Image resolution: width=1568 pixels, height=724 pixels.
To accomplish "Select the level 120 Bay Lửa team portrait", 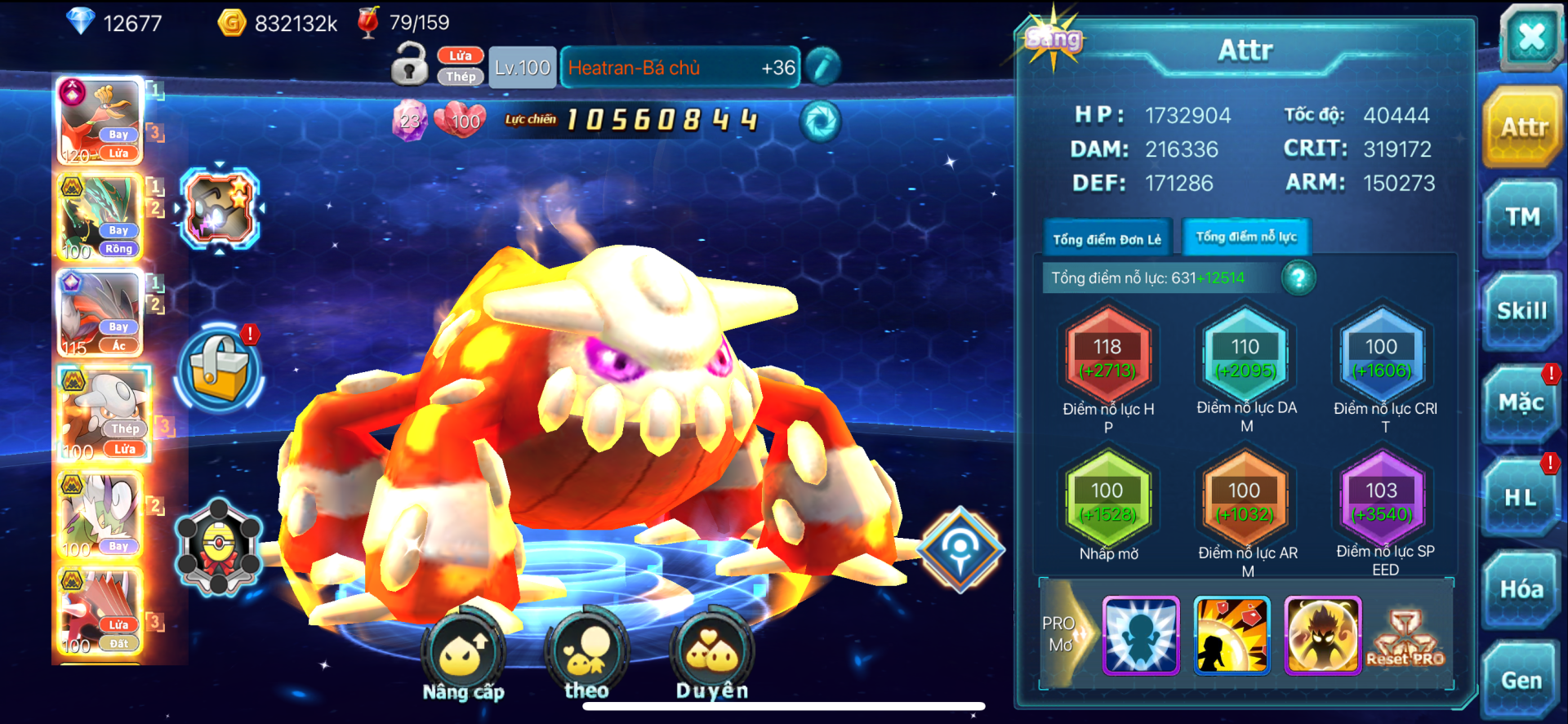I will click(100, 121).
